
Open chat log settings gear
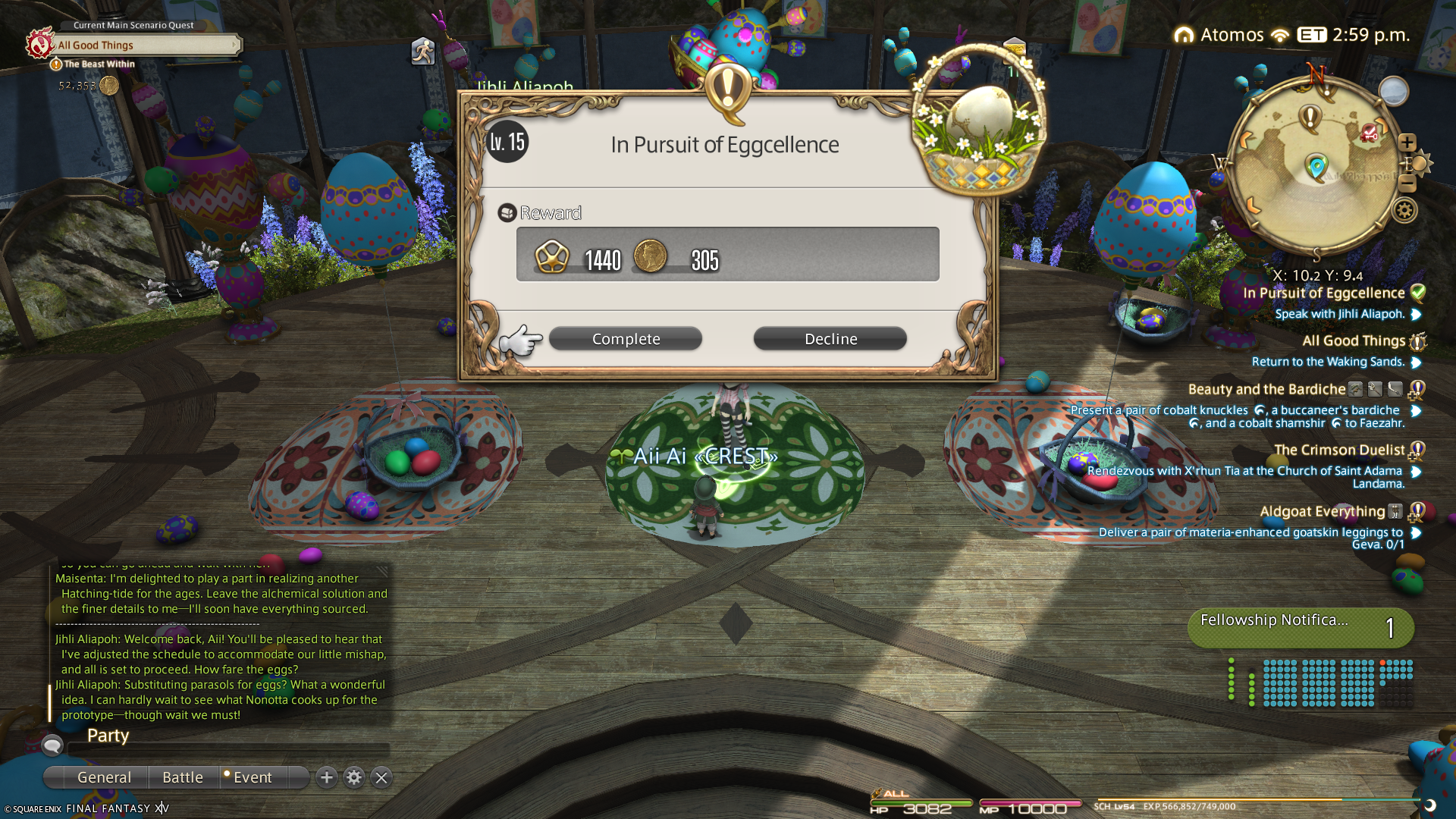coord(354,777)
